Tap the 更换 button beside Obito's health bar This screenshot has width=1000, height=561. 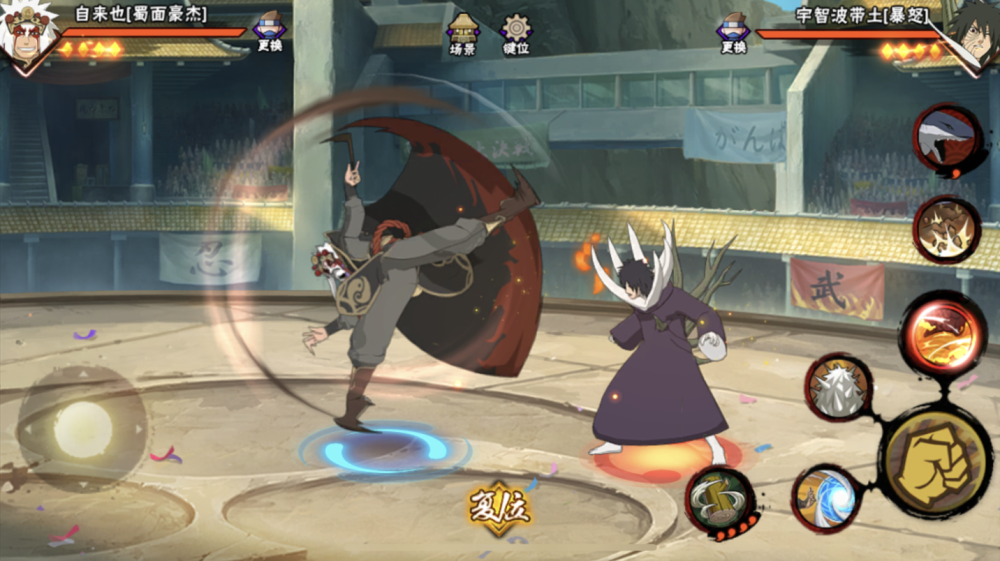(733, 32)
